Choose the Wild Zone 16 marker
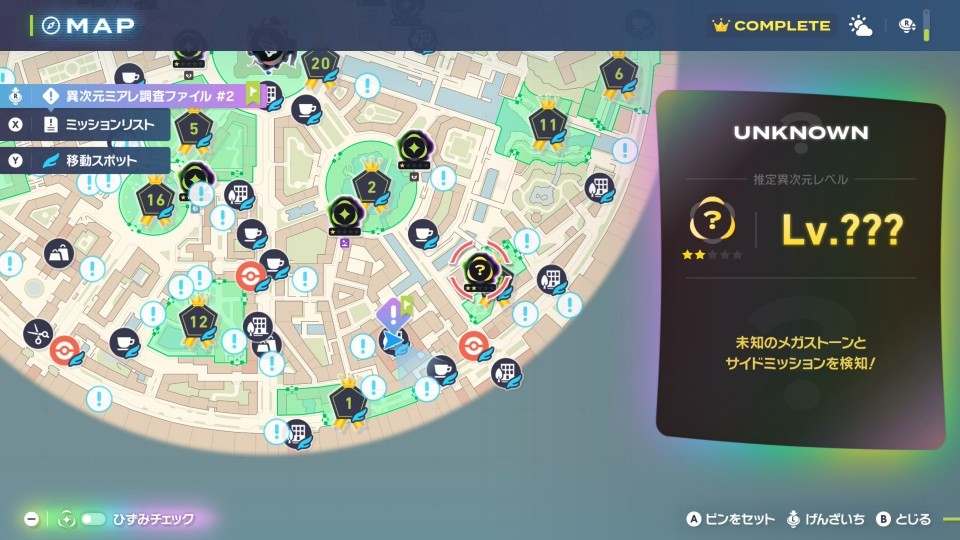 [156, 199]
